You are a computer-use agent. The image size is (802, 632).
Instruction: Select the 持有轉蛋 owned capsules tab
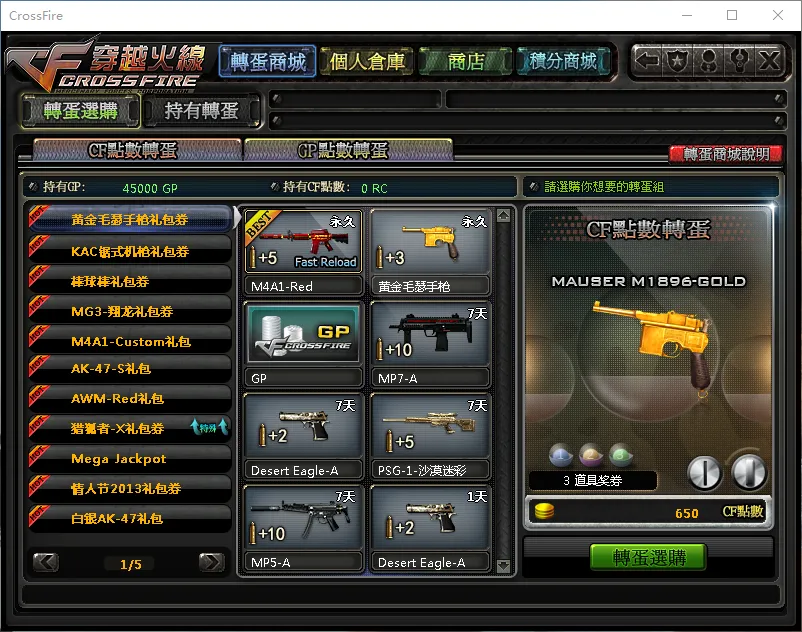pos(201,110)
